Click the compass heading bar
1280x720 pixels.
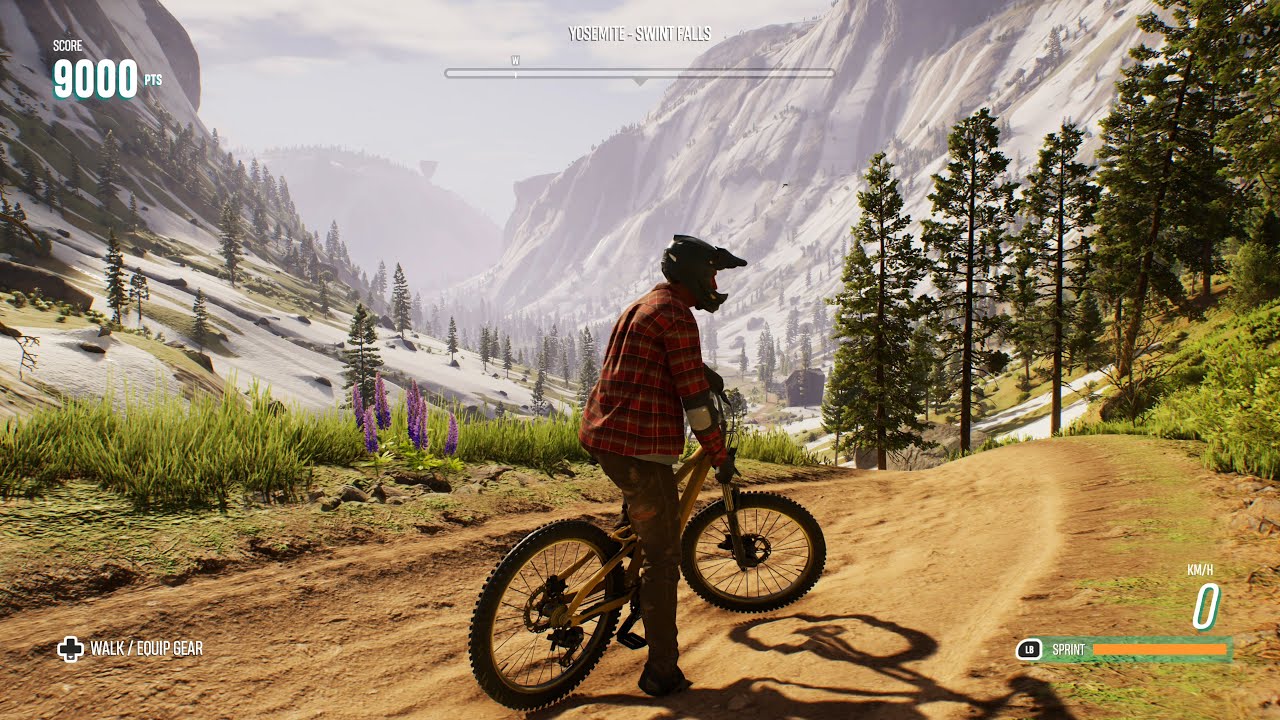pyautogui.click(x=639, y=73)
